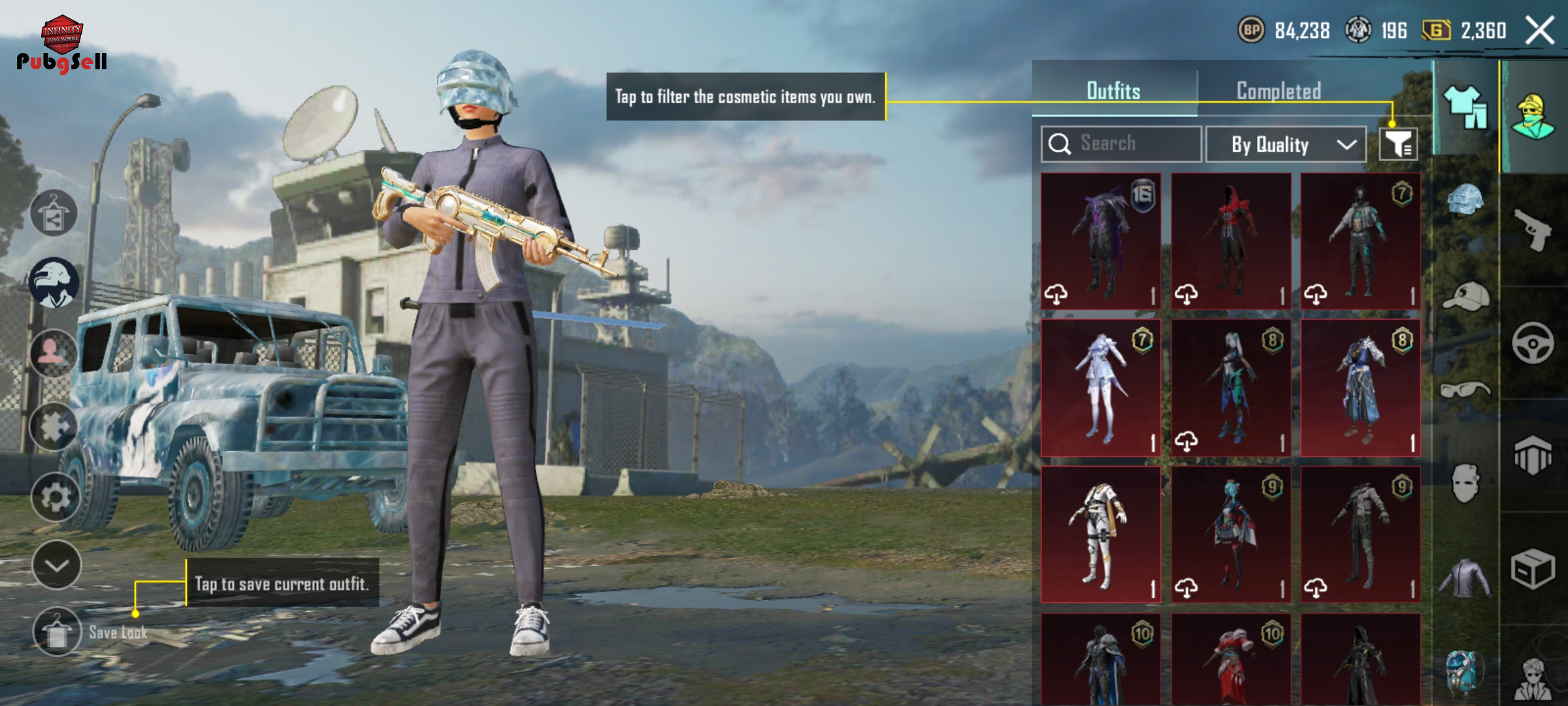Tap the Save Look button
Screen dimensions: 1568x706
[57, 632]
